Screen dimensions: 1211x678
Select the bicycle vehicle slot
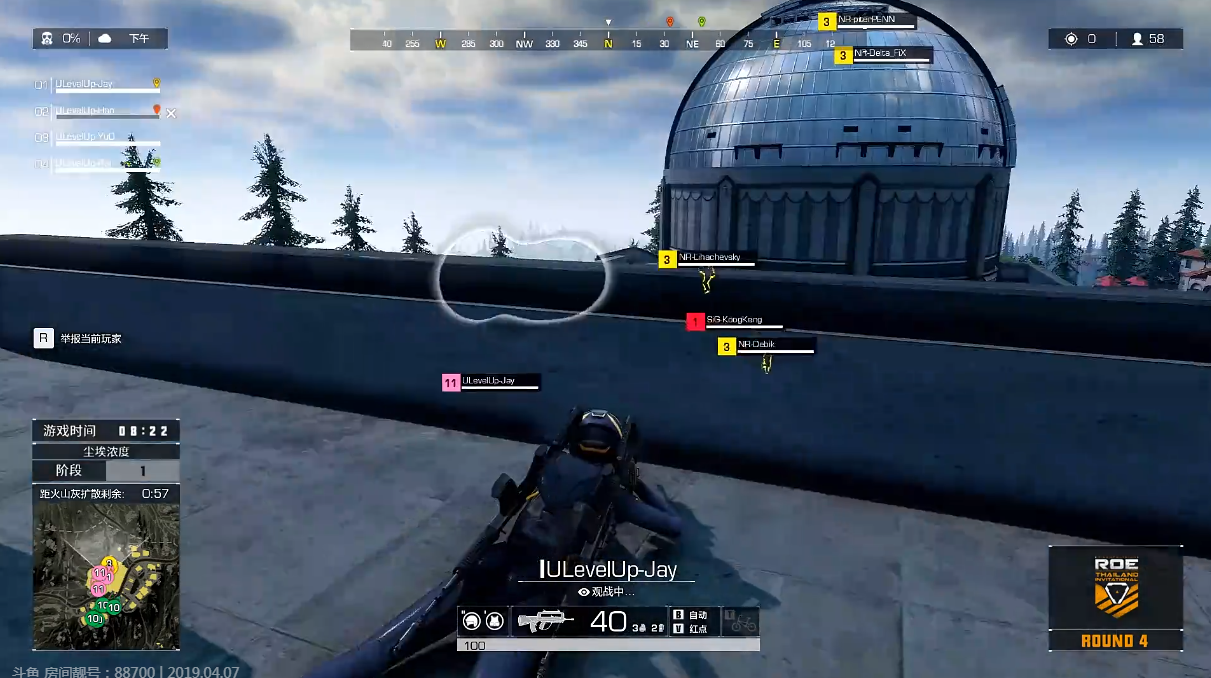pyautogui.click(x=742, y=621)
